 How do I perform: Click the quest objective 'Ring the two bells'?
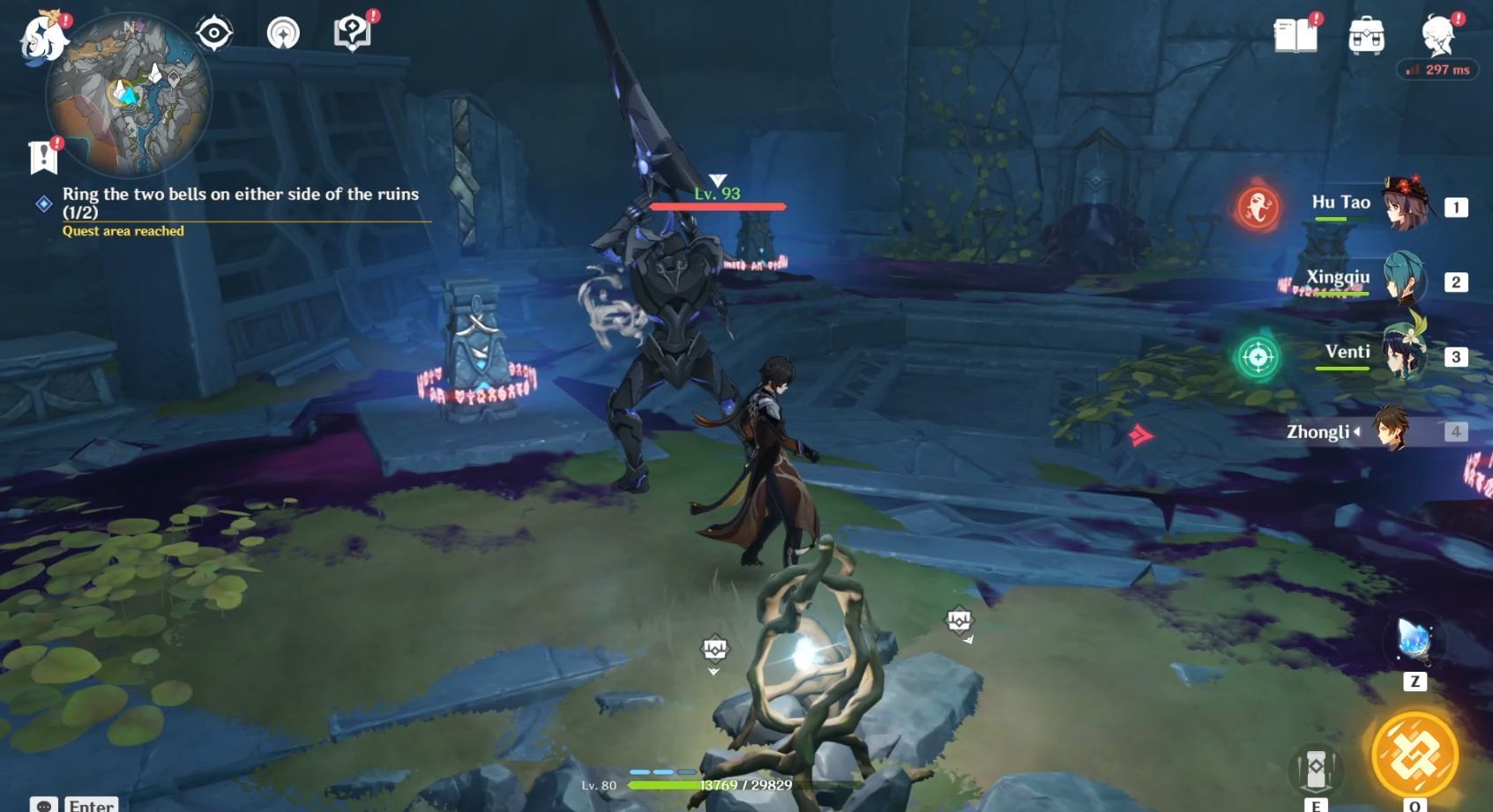(240, 195)
